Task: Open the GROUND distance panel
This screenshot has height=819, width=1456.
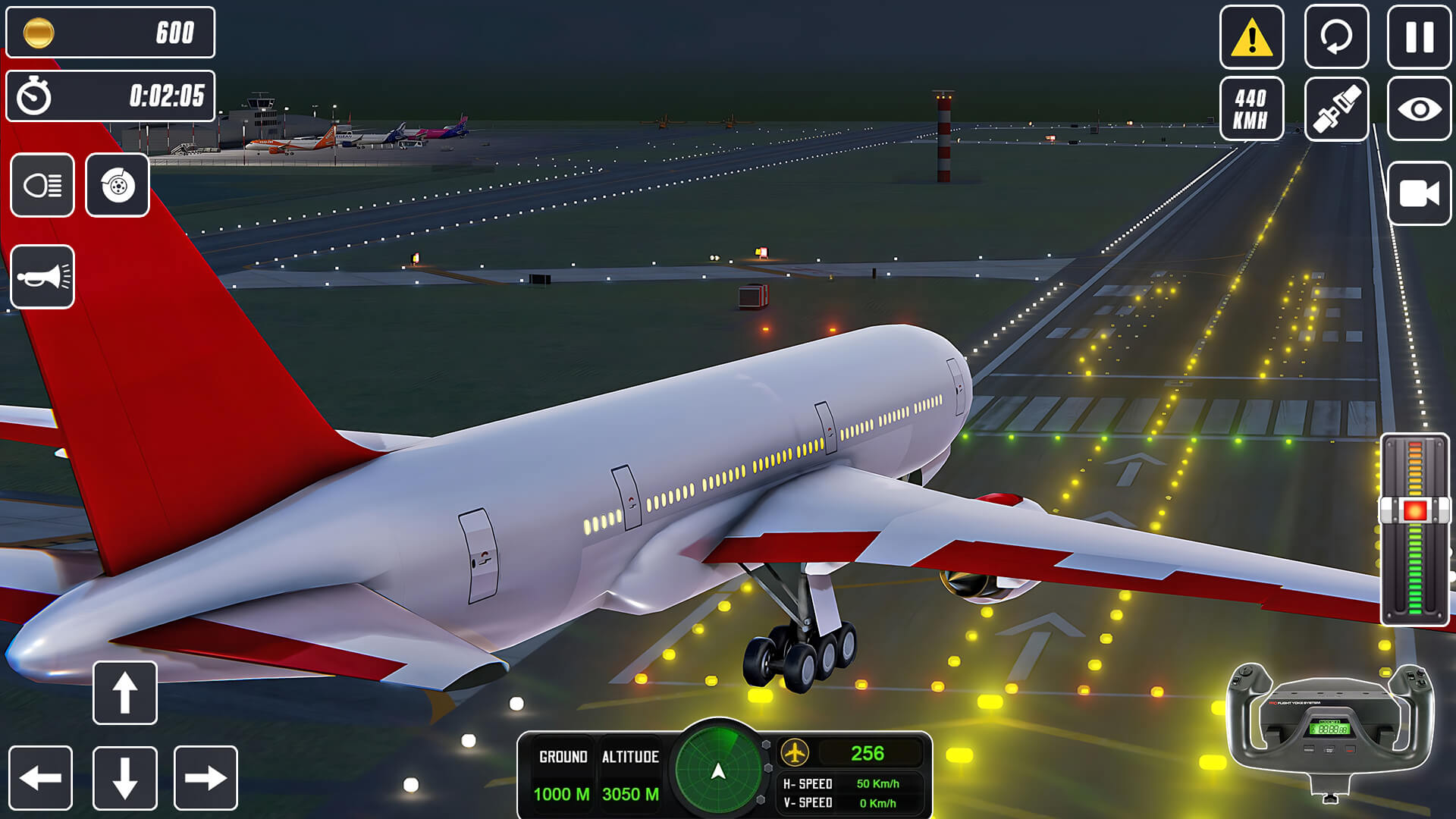Action: pyautogui.click(x=561, y=773)
